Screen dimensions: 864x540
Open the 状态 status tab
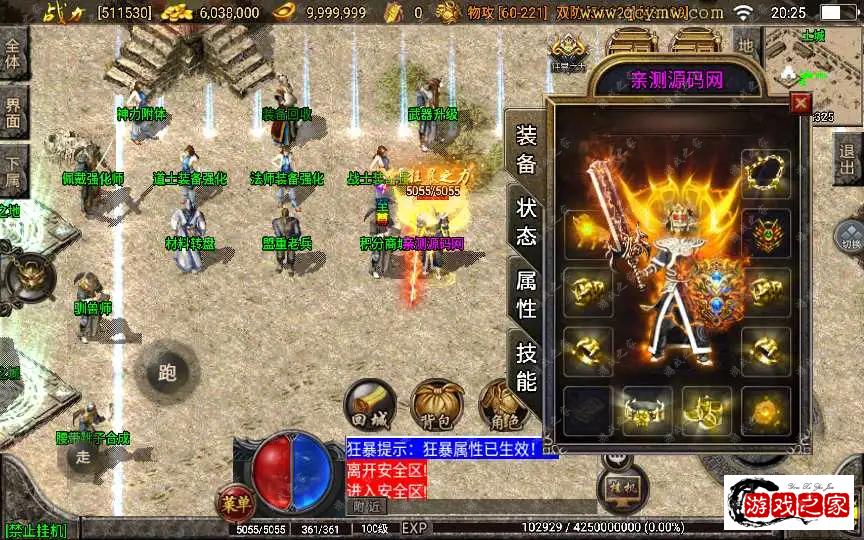526,221
